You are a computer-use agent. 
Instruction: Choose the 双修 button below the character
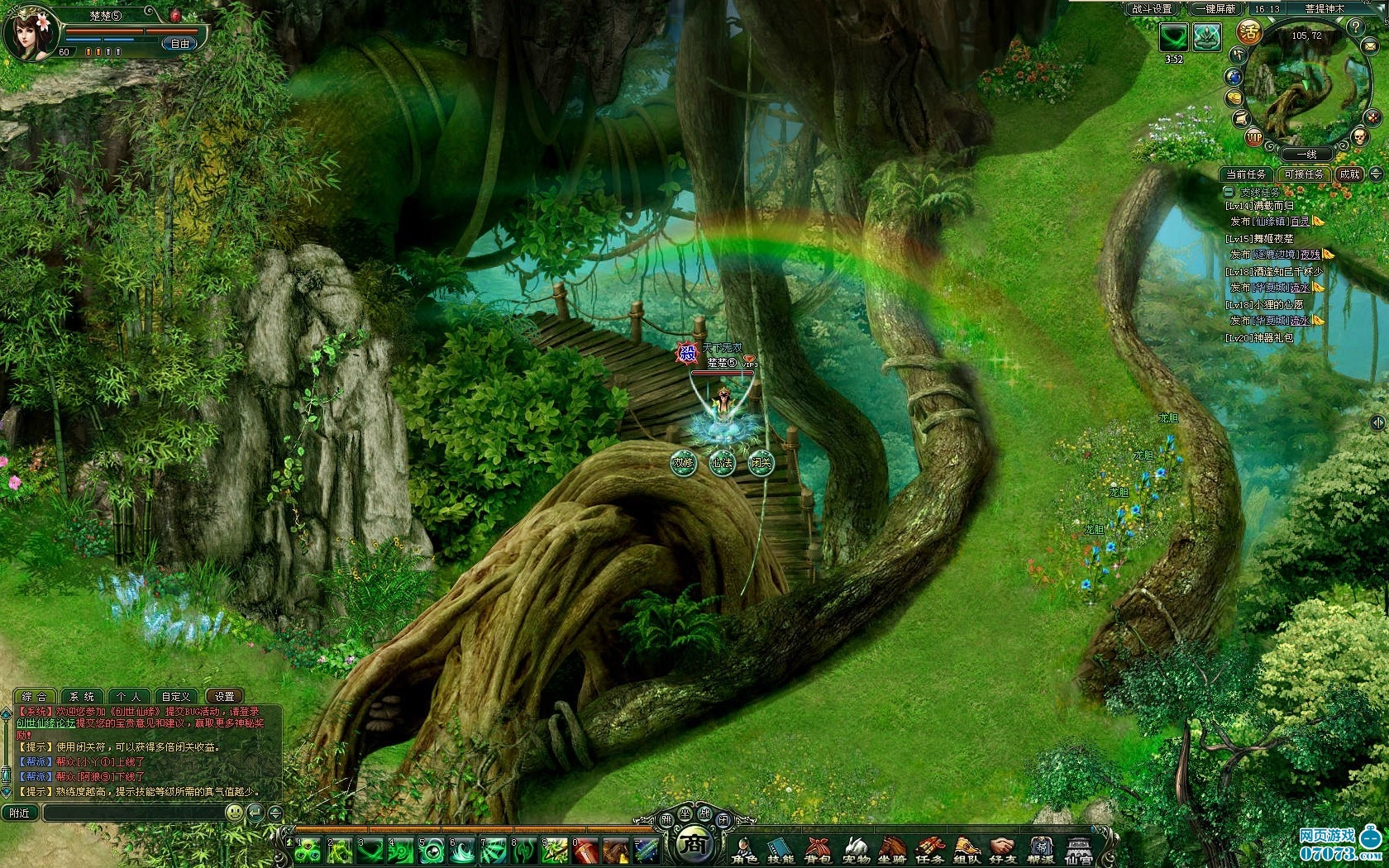point(683,463)
